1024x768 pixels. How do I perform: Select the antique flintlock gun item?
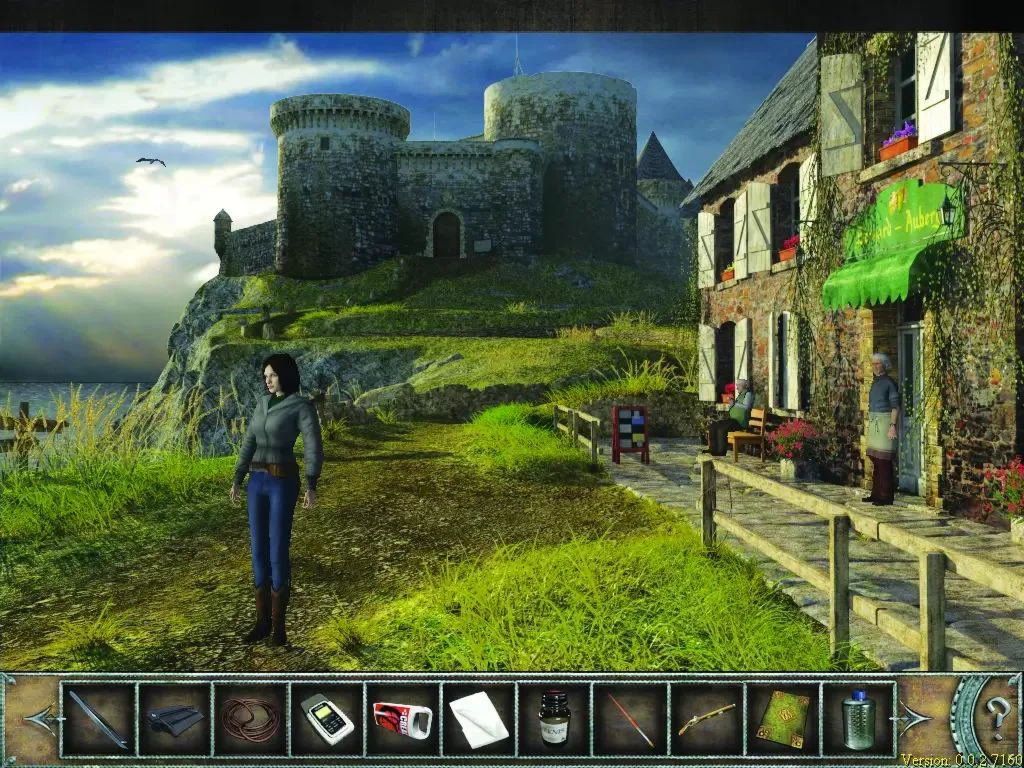tap(706, 719)
